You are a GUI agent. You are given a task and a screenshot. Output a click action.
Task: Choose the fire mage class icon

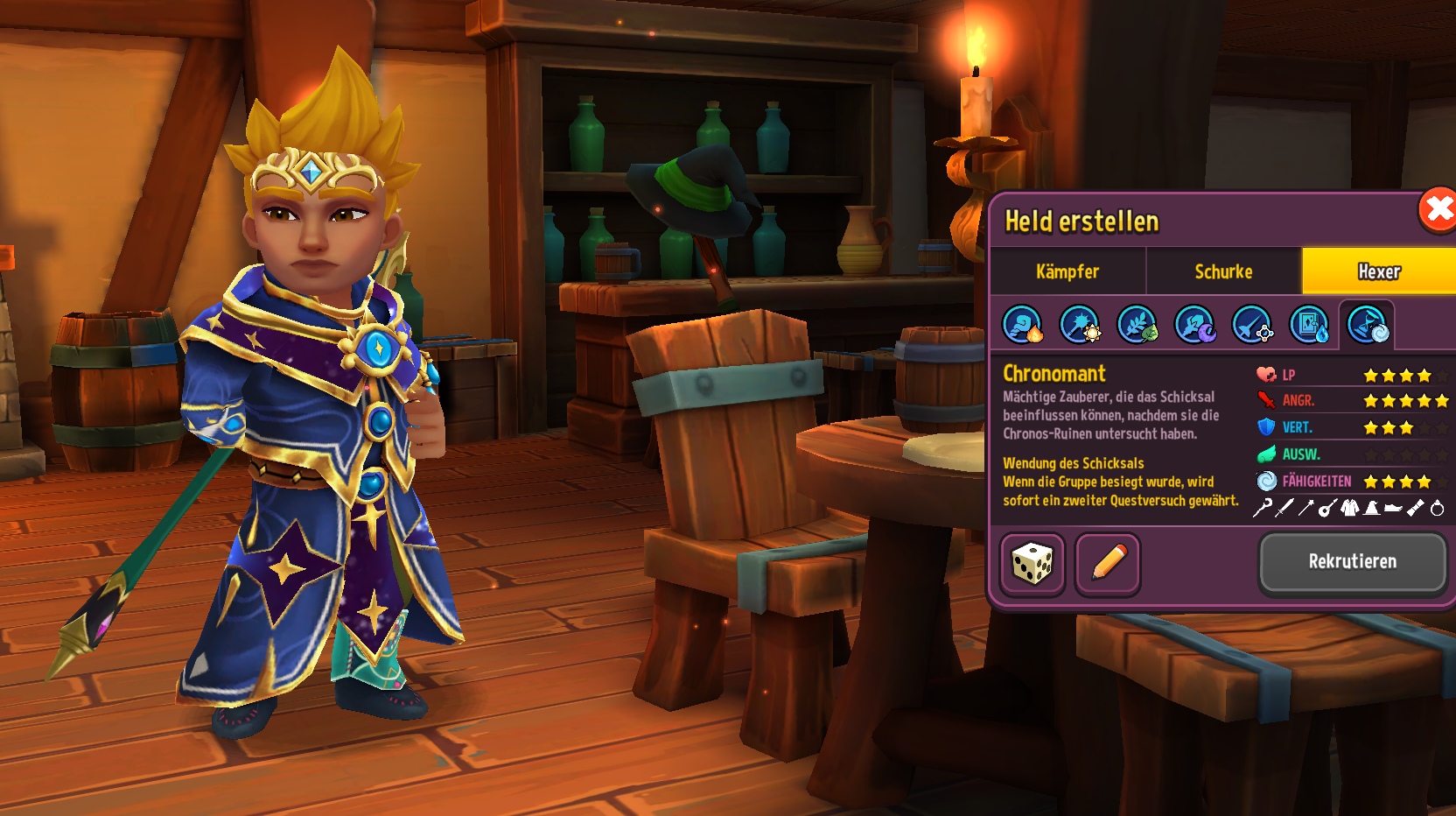coord(1022,325)
